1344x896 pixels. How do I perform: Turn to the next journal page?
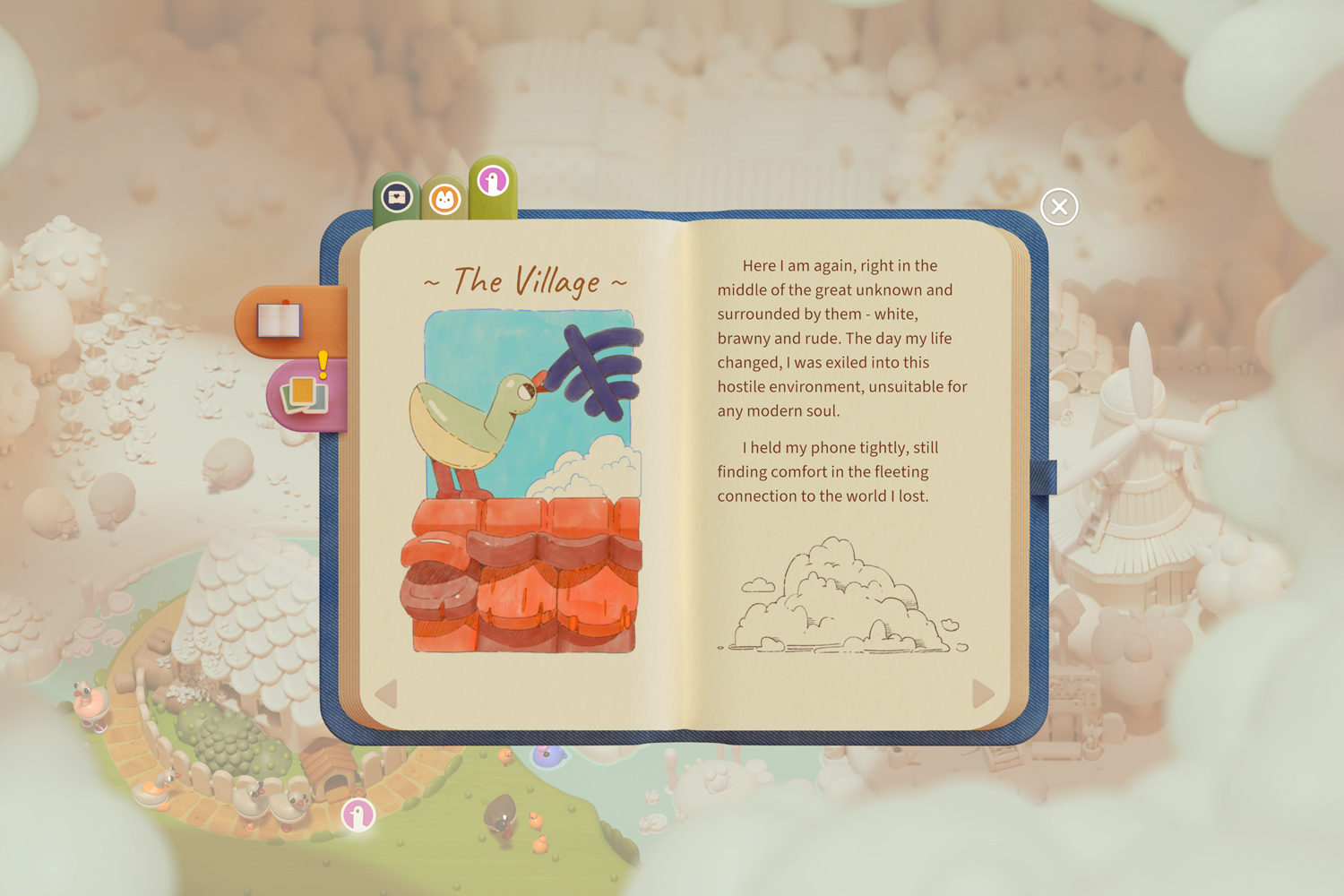click(x=983, y=693)
